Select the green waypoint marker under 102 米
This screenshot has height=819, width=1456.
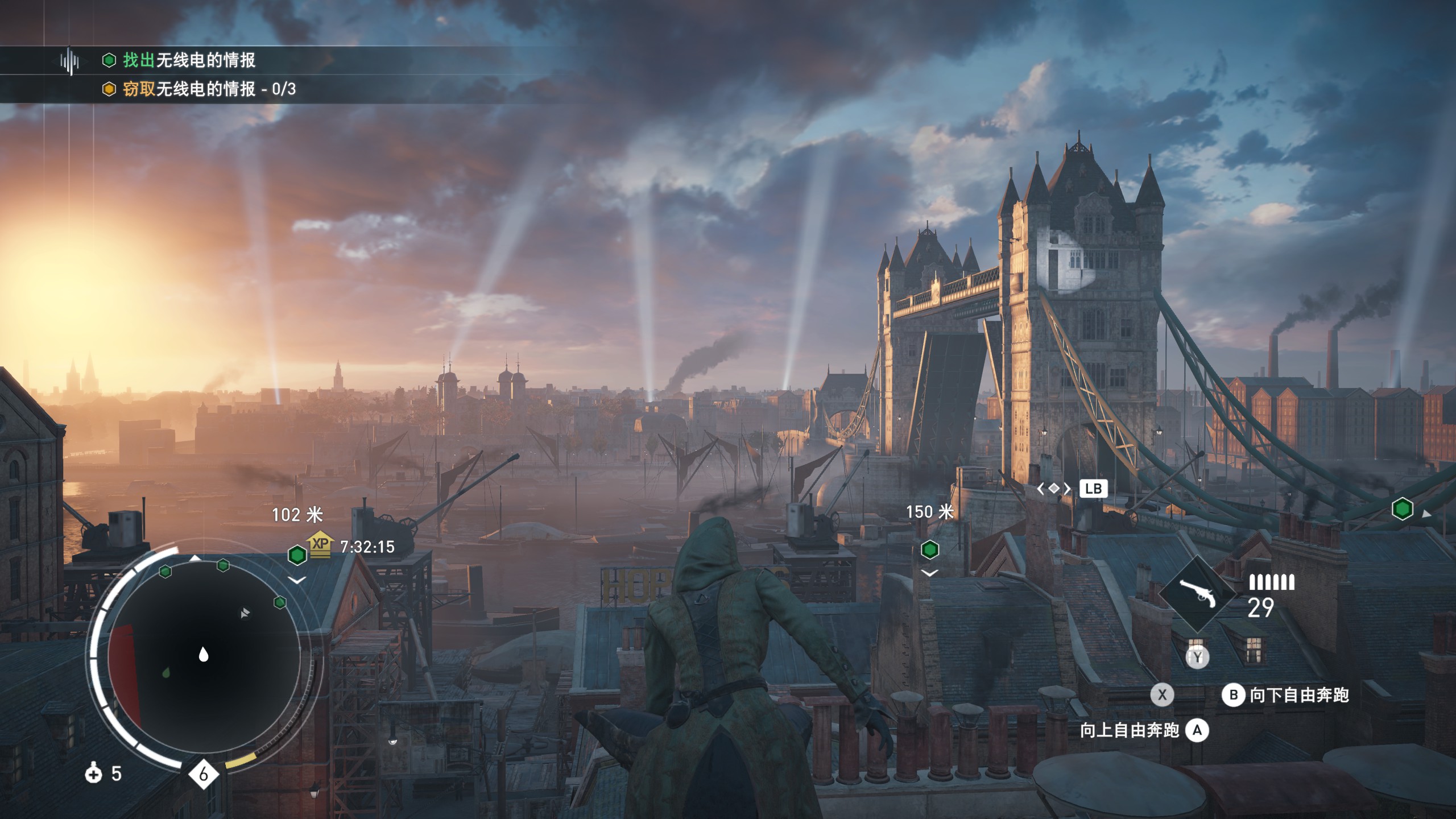point(297,555)
